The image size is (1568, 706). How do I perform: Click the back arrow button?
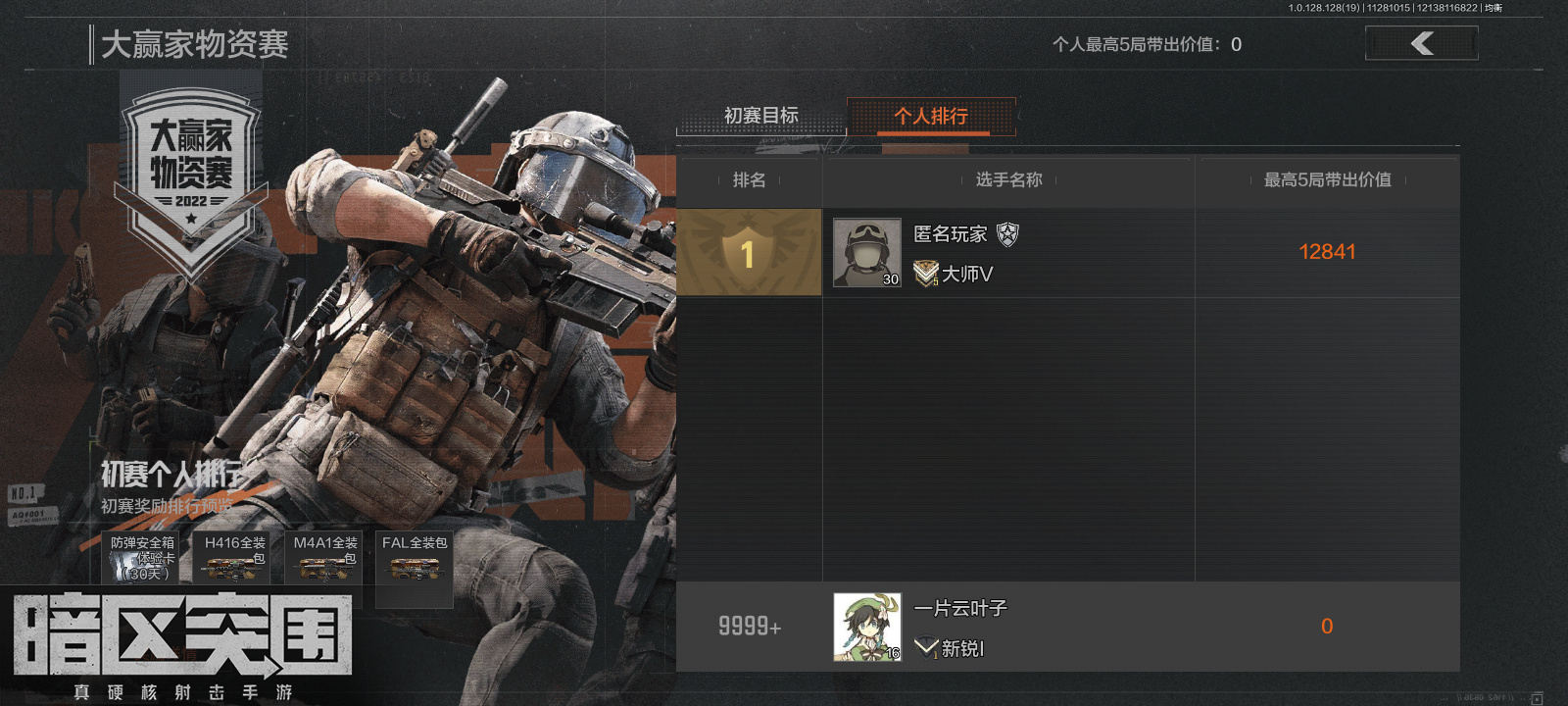pos(1421,43)
